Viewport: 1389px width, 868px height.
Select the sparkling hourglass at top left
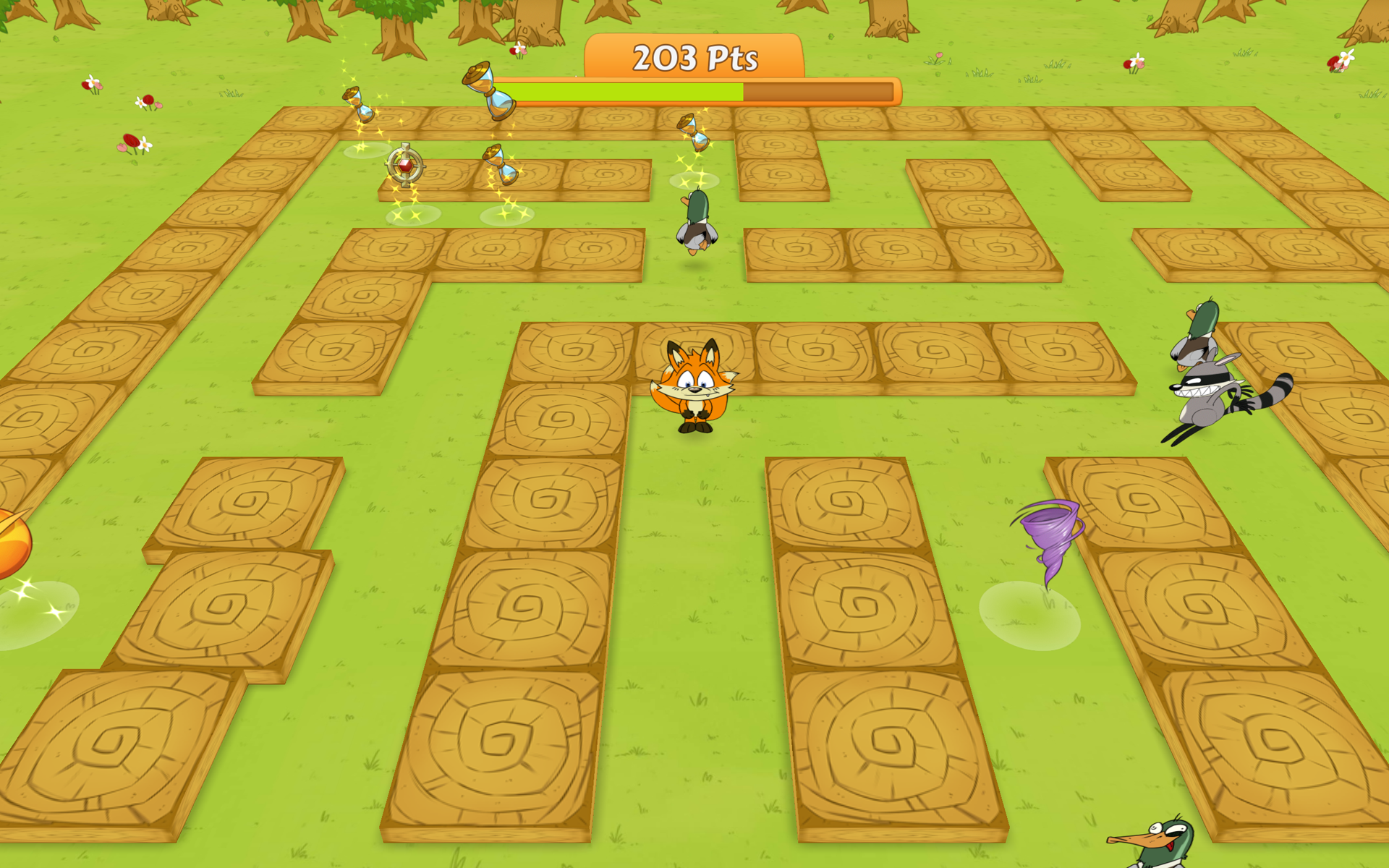click(360, 105)
